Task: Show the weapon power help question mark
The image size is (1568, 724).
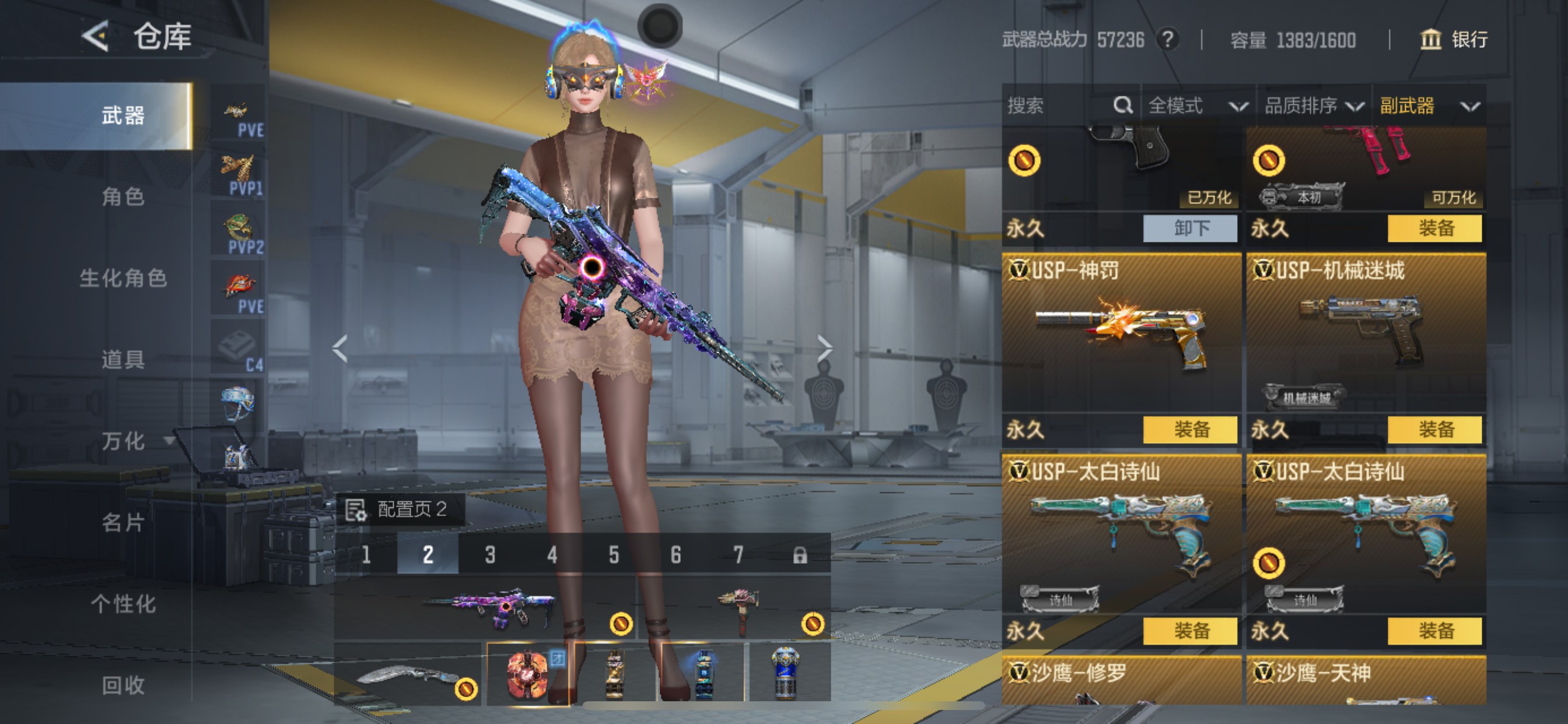Action: (1167, 40)
